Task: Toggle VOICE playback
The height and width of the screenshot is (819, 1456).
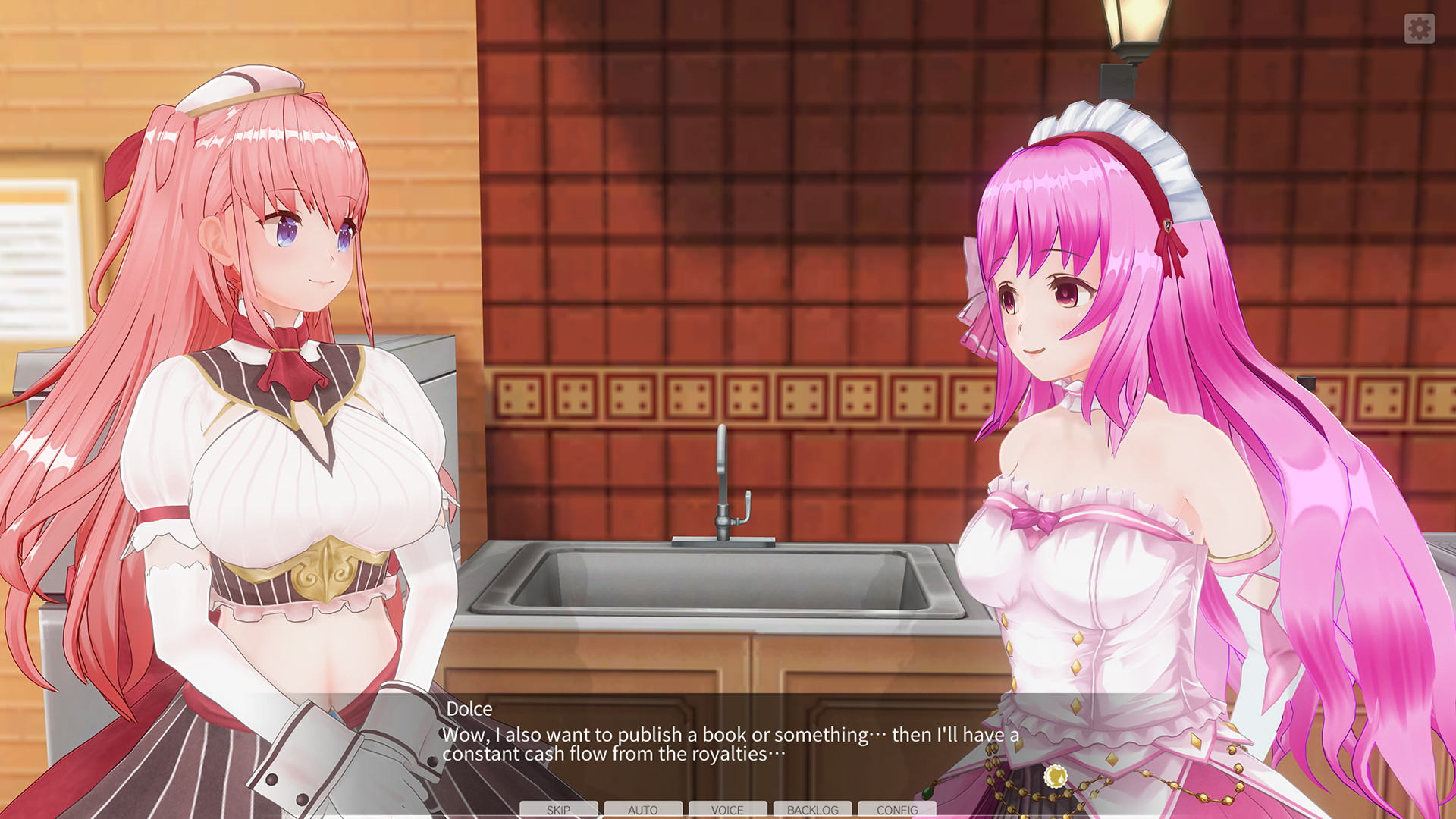Action: 727,810
